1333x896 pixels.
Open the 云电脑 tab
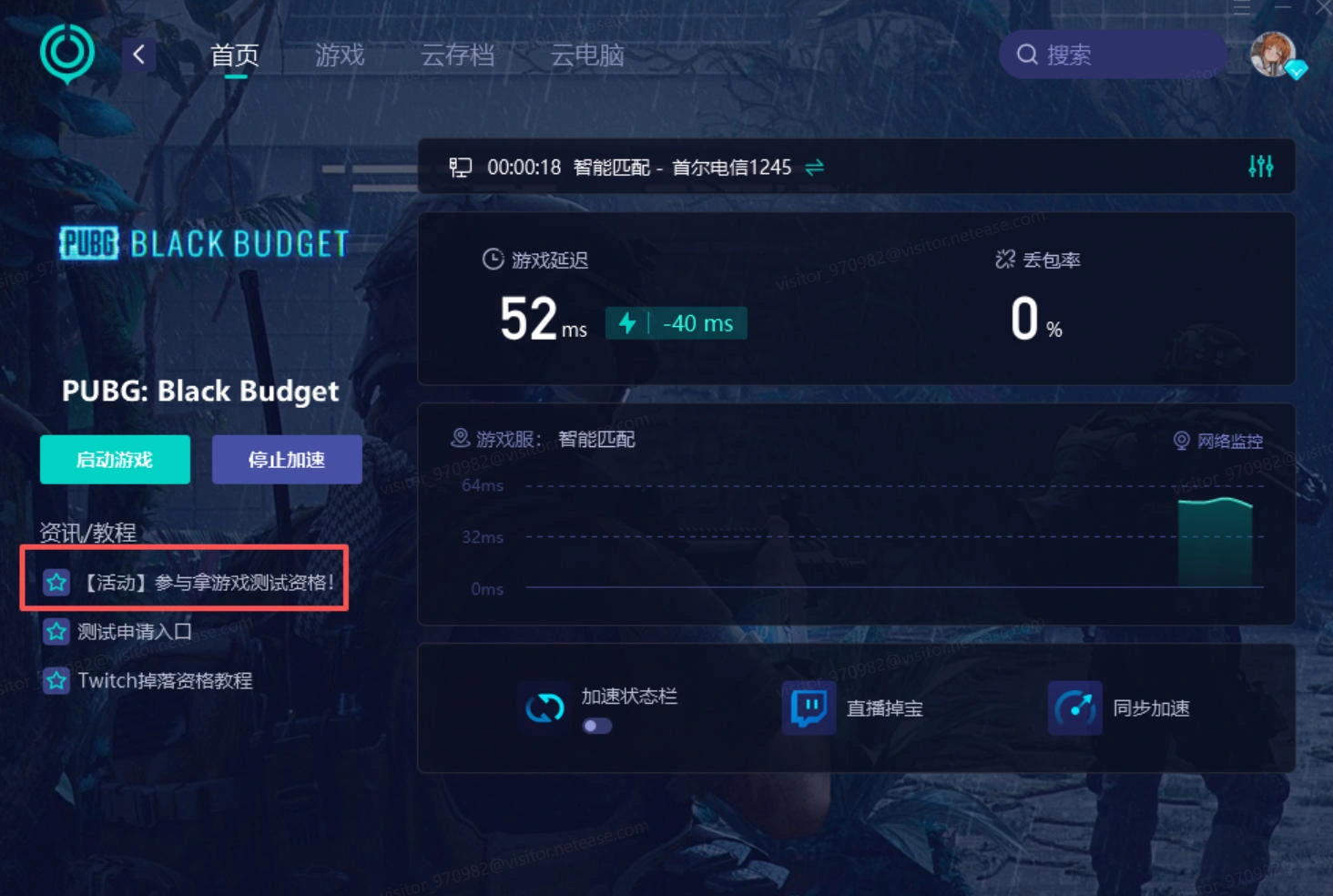pyautogui.click(x=586, y=56)
